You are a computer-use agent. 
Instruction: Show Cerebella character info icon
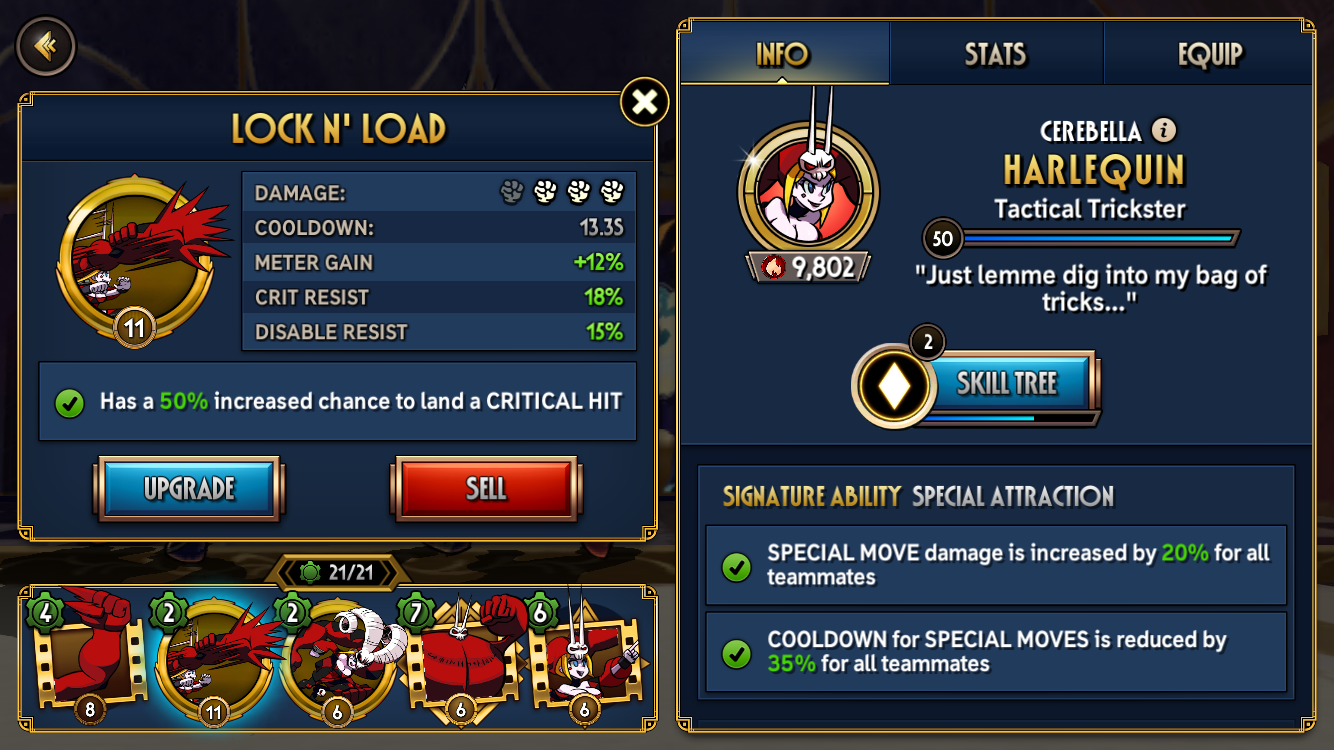pos(1163,130)
